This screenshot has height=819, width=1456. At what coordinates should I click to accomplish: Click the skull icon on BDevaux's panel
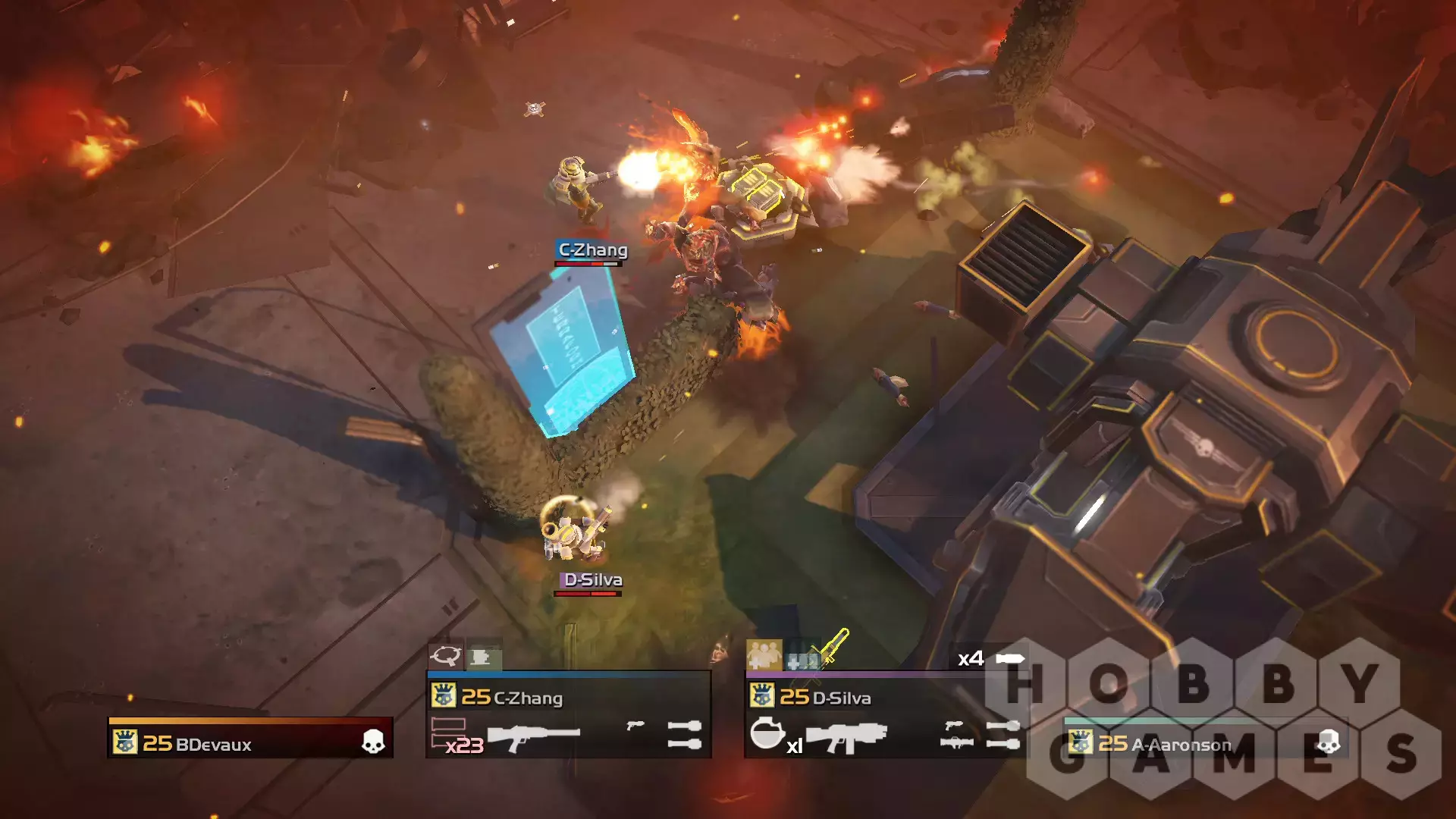[372, 742]
